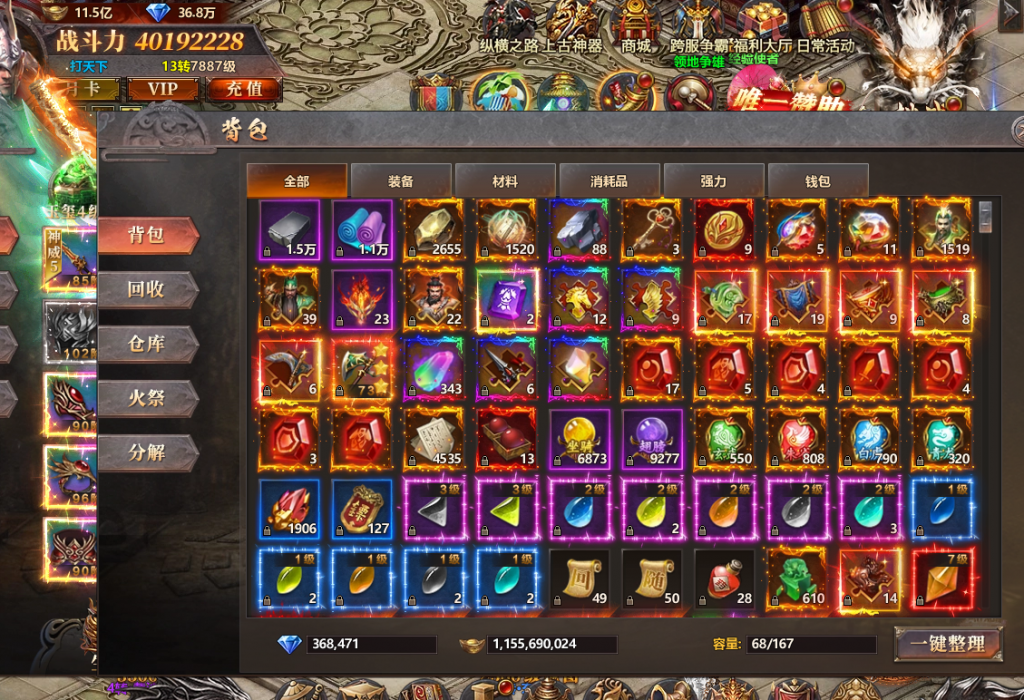Screen dimensions: 1024x700
Task: Choose the 火祭 side menu
Action: coord(147,398)
